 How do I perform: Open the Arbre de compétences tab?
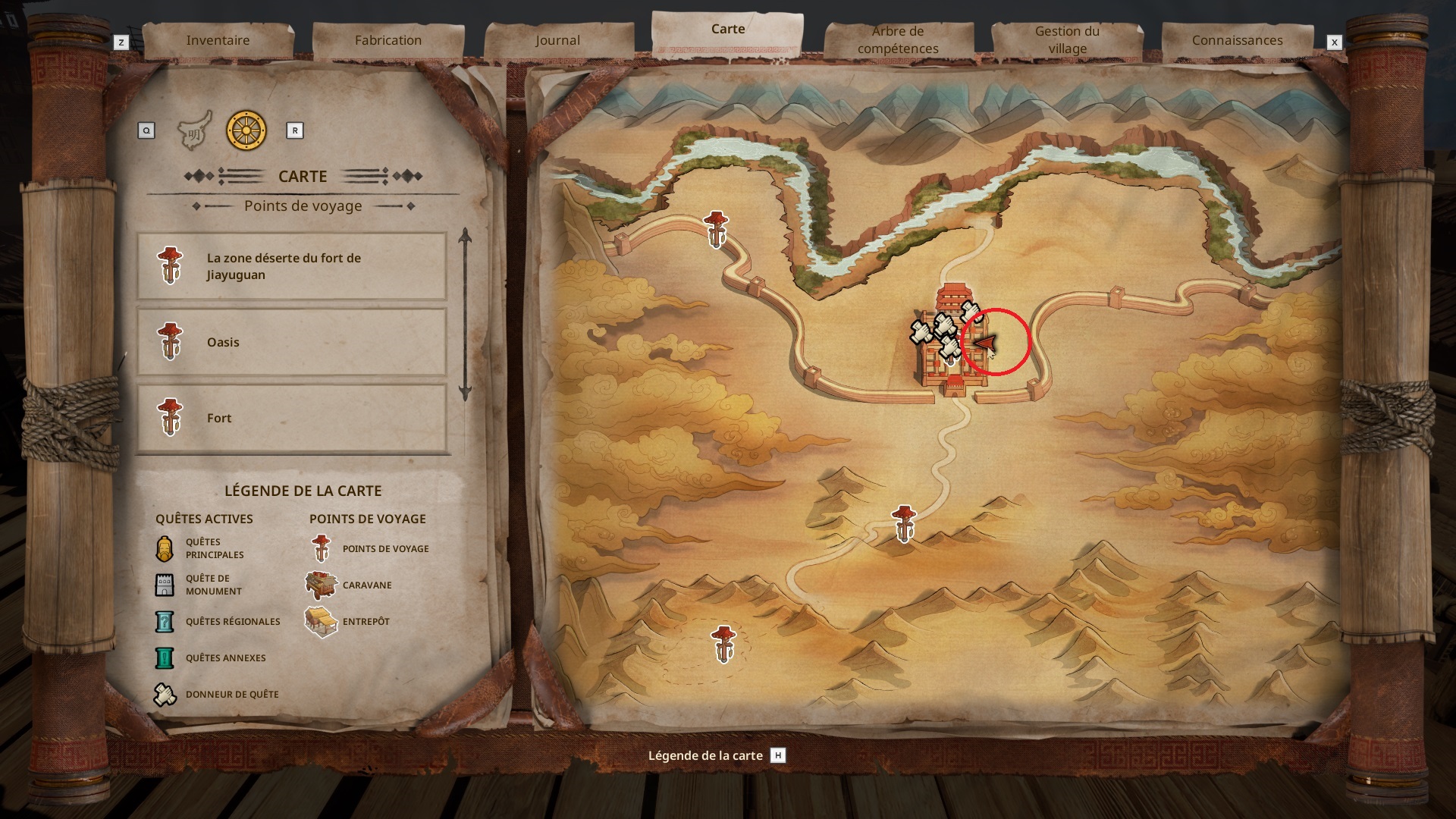pyautogui.click(x=898, y=40)
